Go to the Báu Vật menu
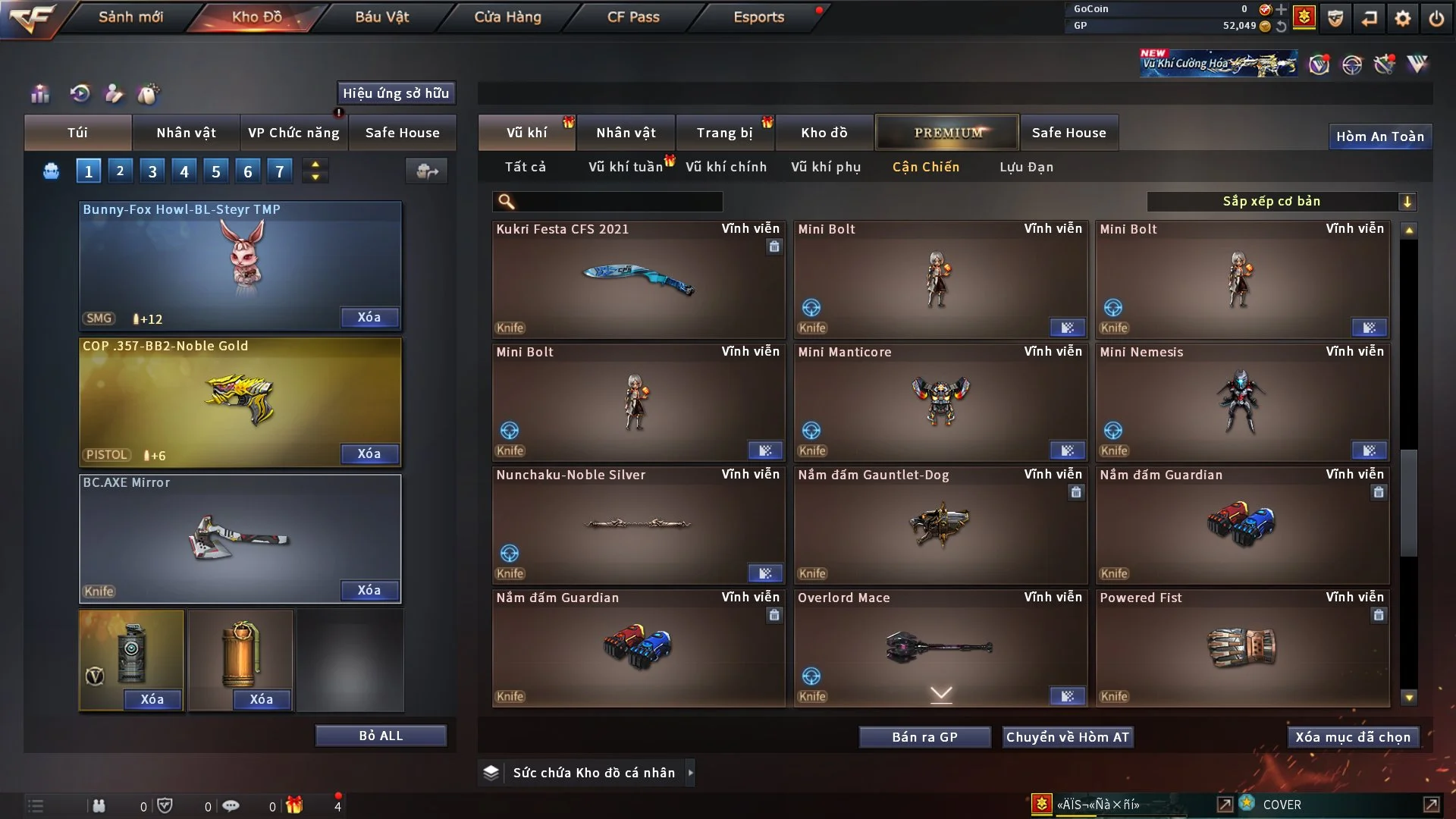This screenshot has width=1456, height=819. tap(381, 17)
